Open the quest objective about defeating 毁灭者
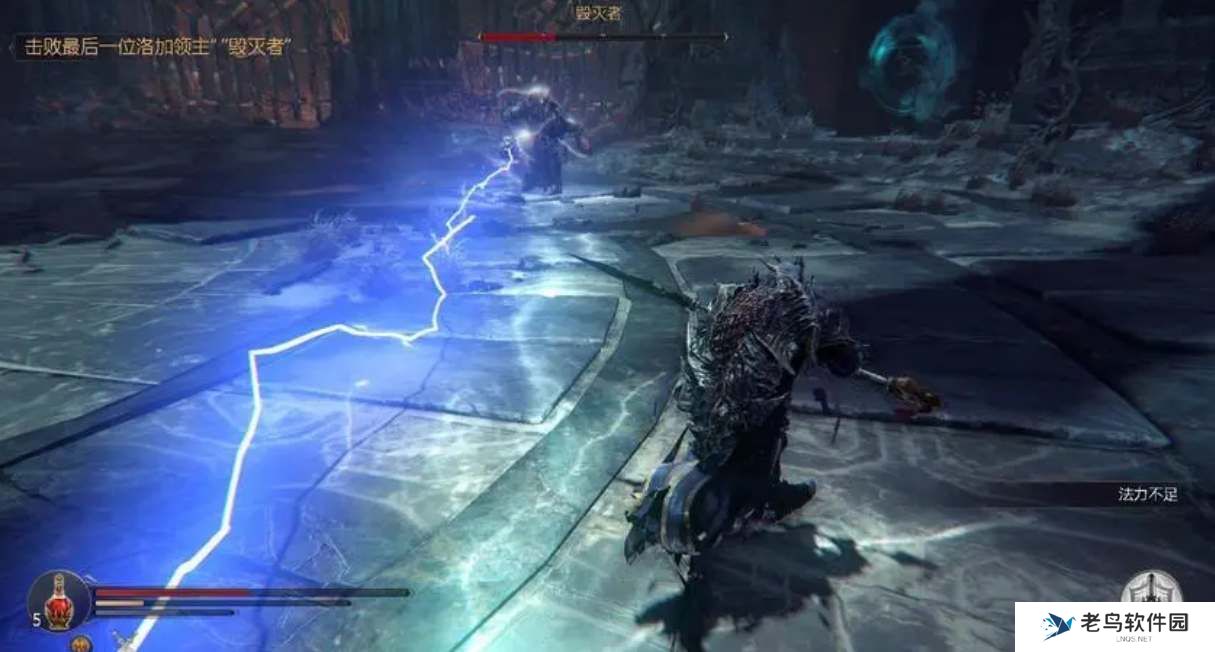This screenshot has width=1215, height=652. click(153, 47)
